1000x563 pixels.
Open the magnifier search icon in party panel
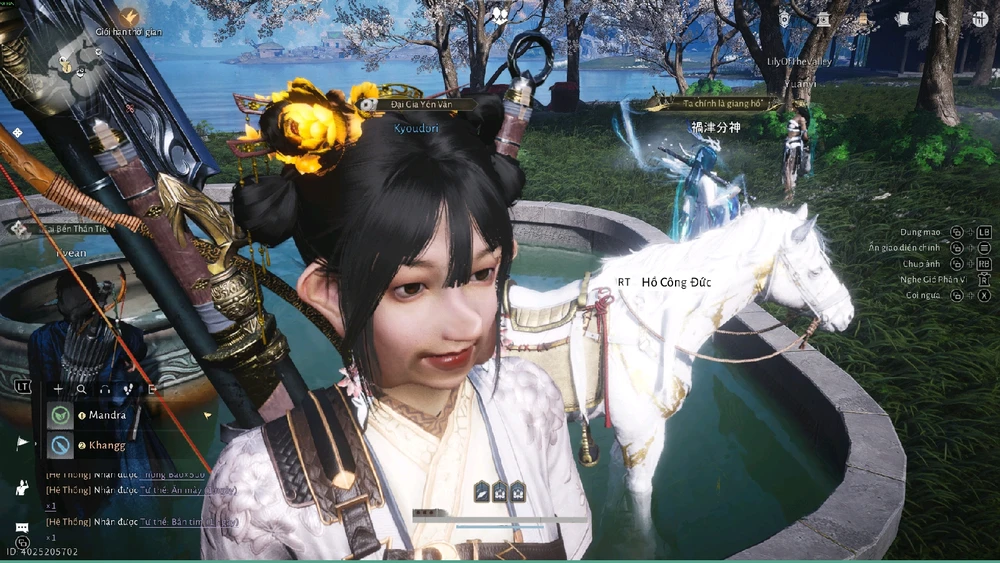pos(81,389)
